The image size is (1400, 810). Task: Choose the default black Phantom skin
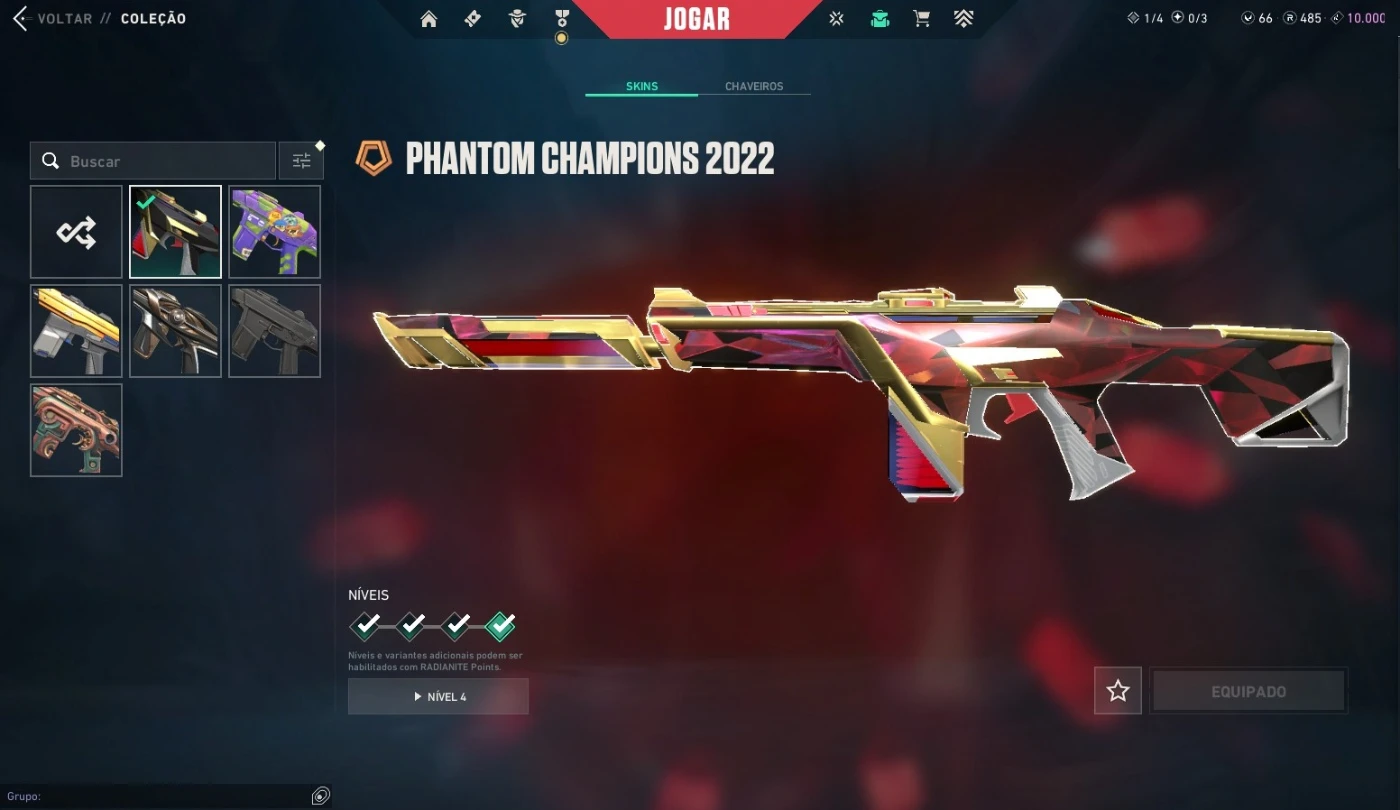pyautogui.click(x=274, y=331)
